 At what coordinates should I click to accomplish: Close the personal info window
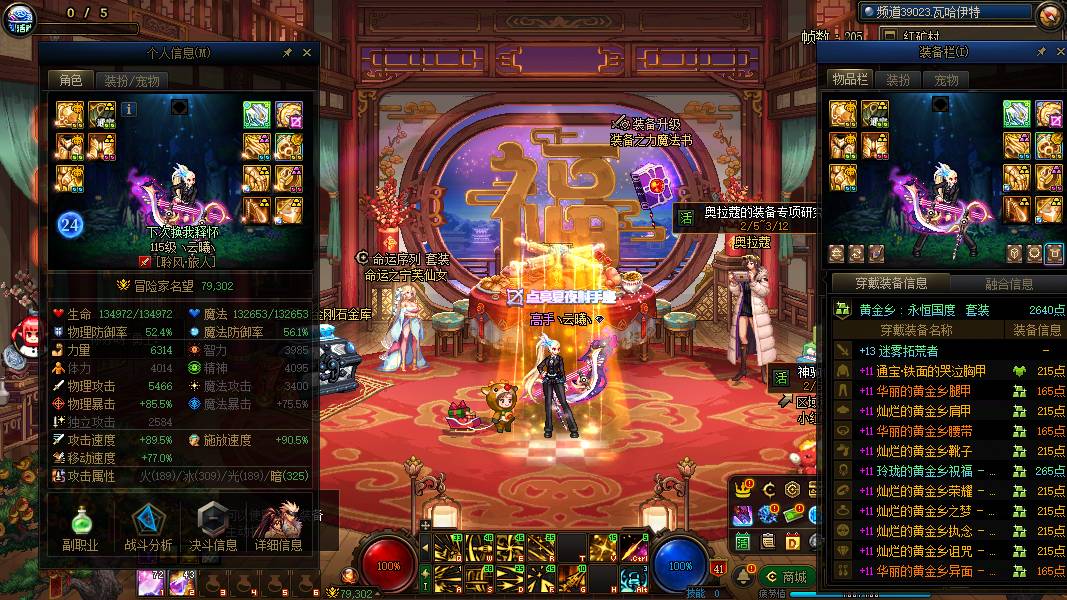tap(307, 52)
